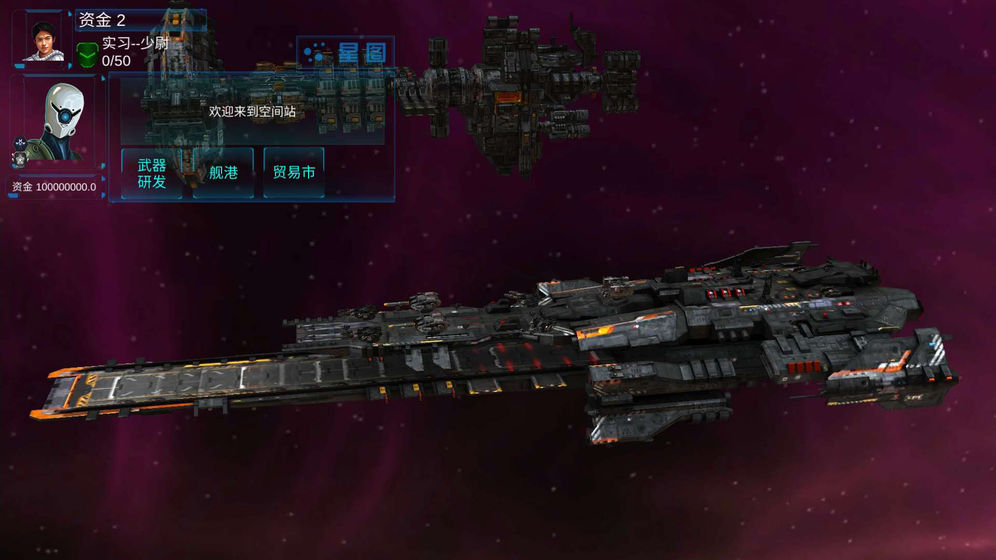
Task: Open the 星图 star map
Action: [x=346, y=53]
